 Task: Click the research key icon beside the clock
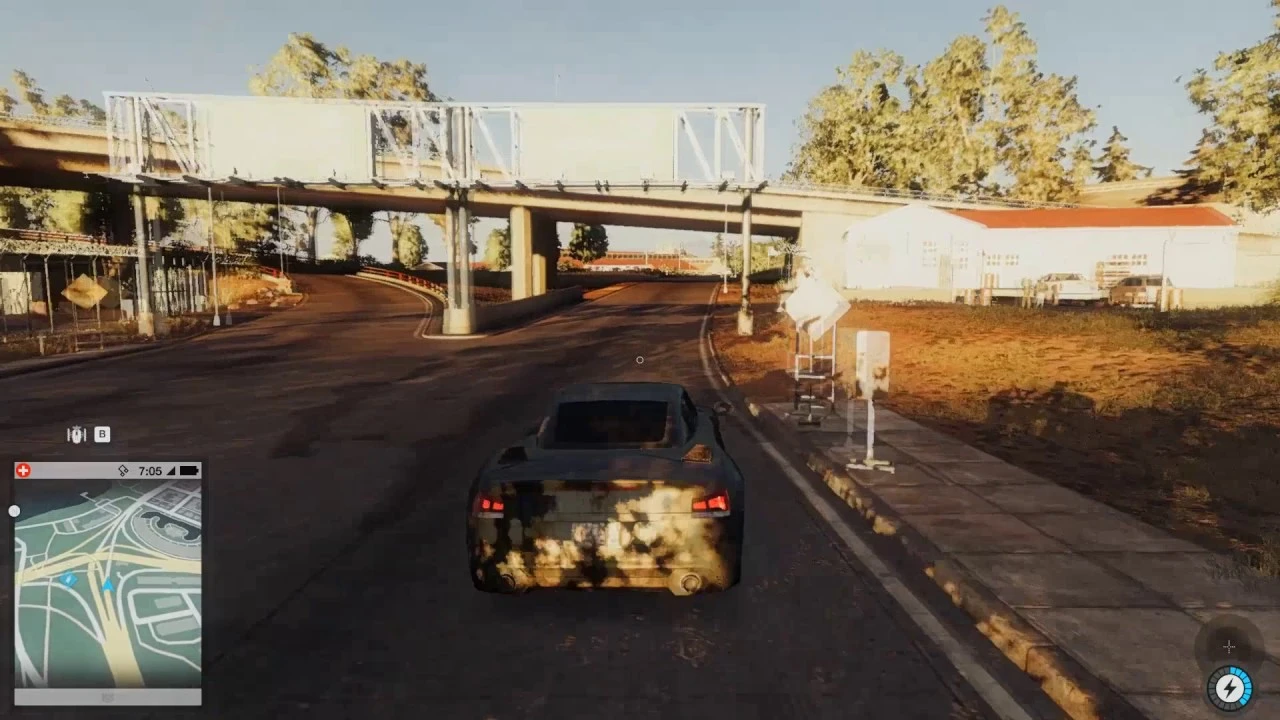pos(124,470)
